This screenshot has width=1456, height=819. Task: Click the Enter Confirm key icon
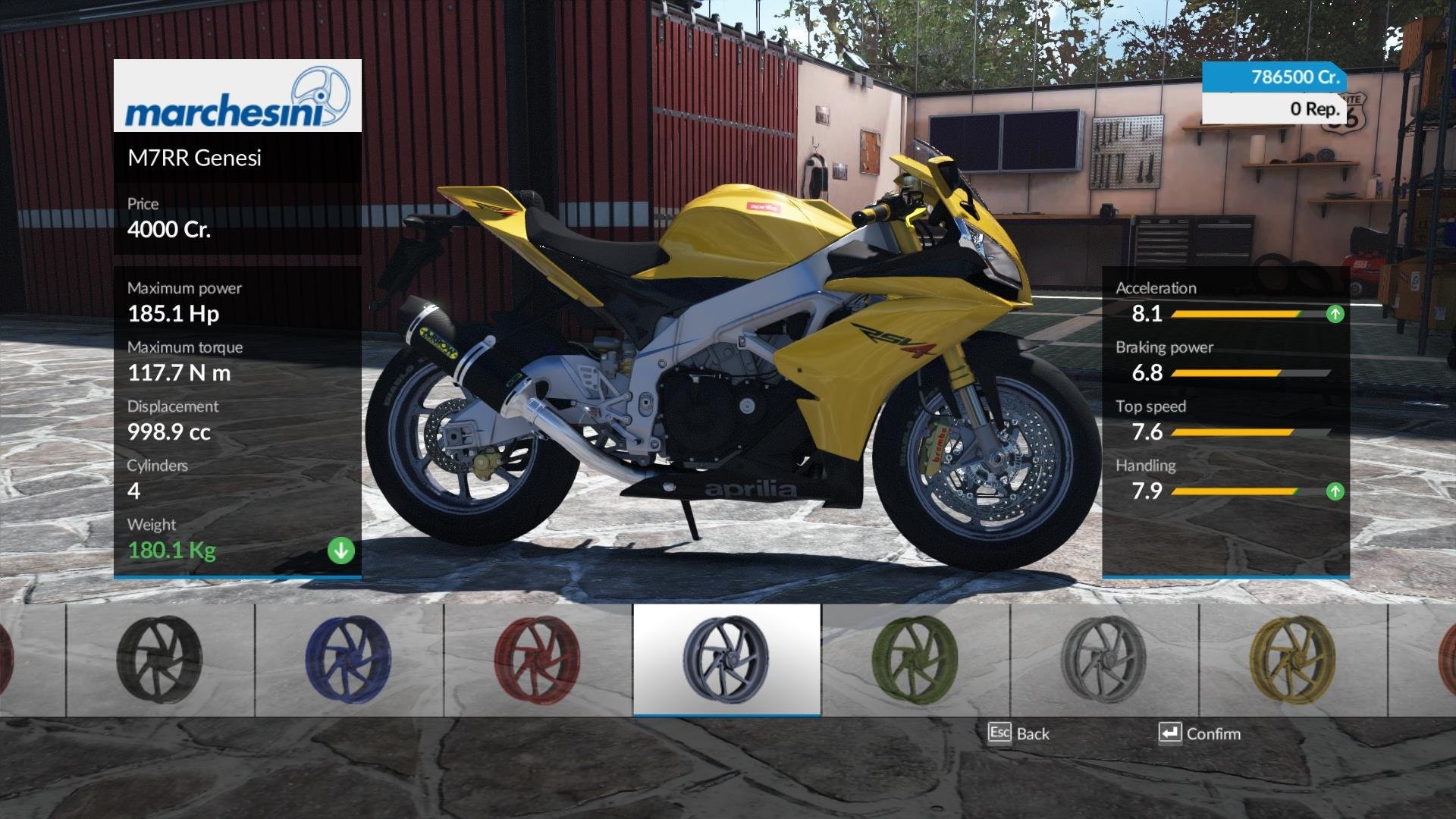[1170, 733]
